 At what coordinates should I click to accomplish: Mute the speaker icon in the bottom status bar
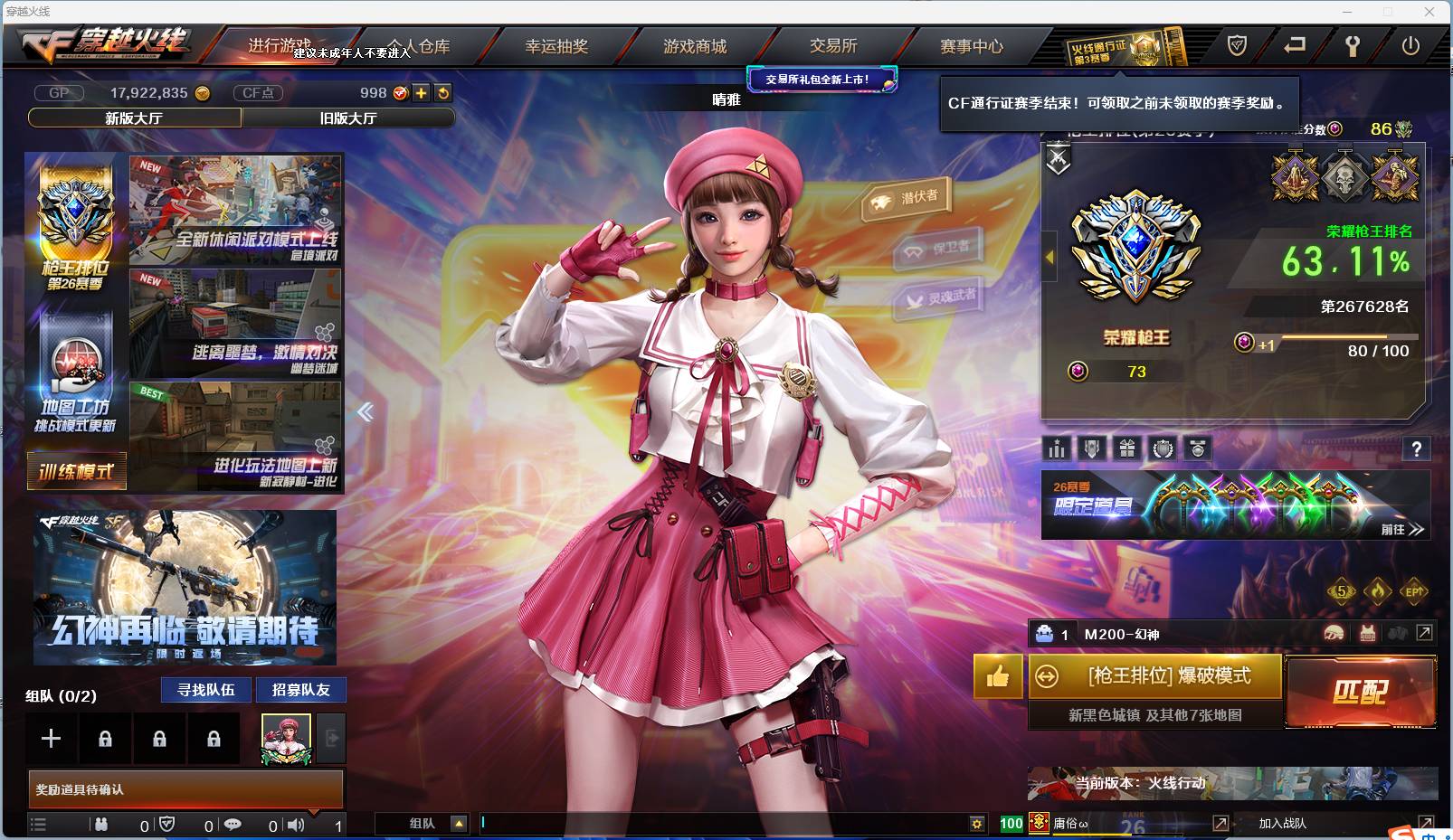click(296, 825)
